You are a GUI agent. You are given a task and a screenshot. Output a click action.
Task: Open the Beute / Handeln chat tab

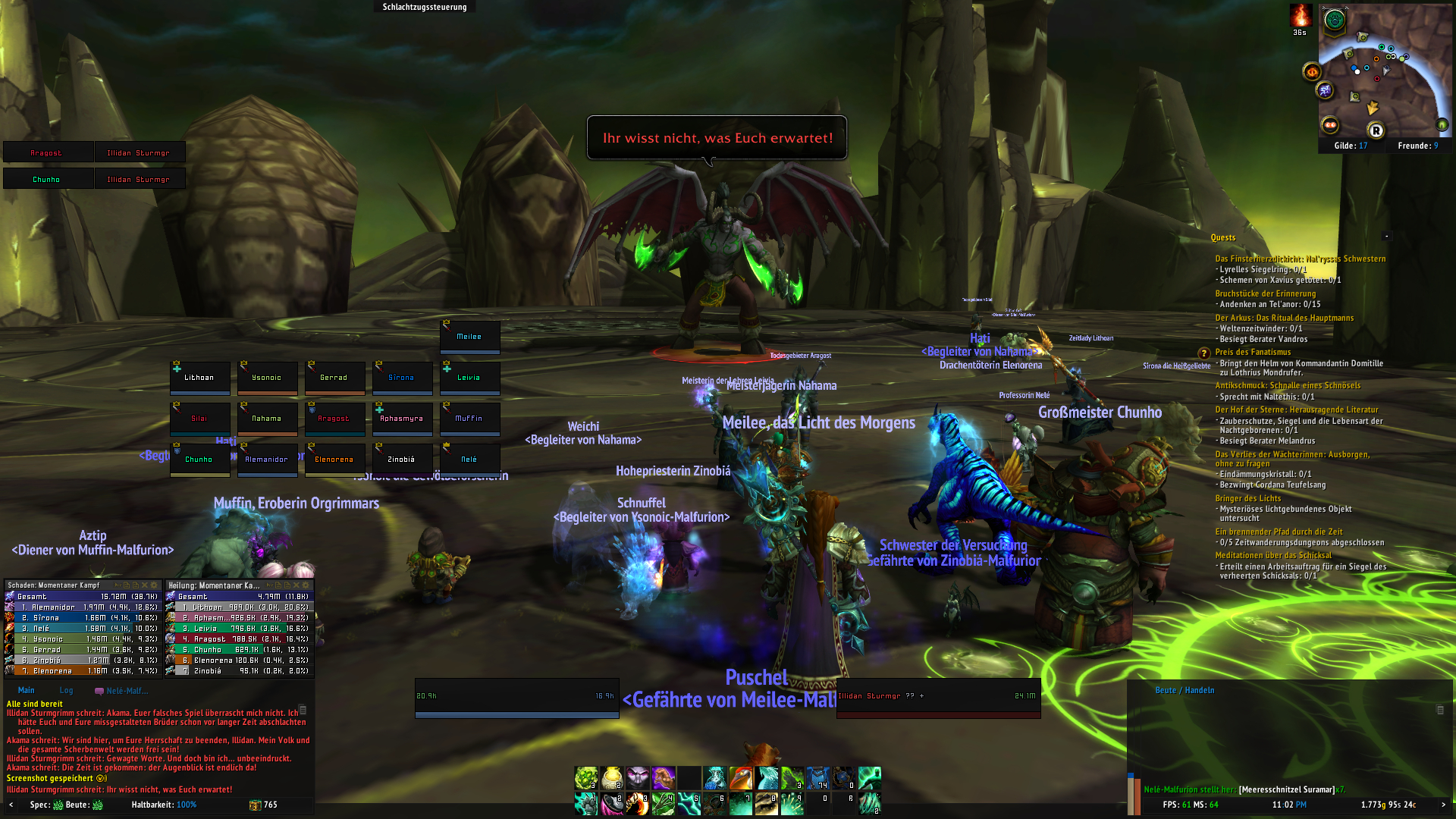(x=1184, y=691)
